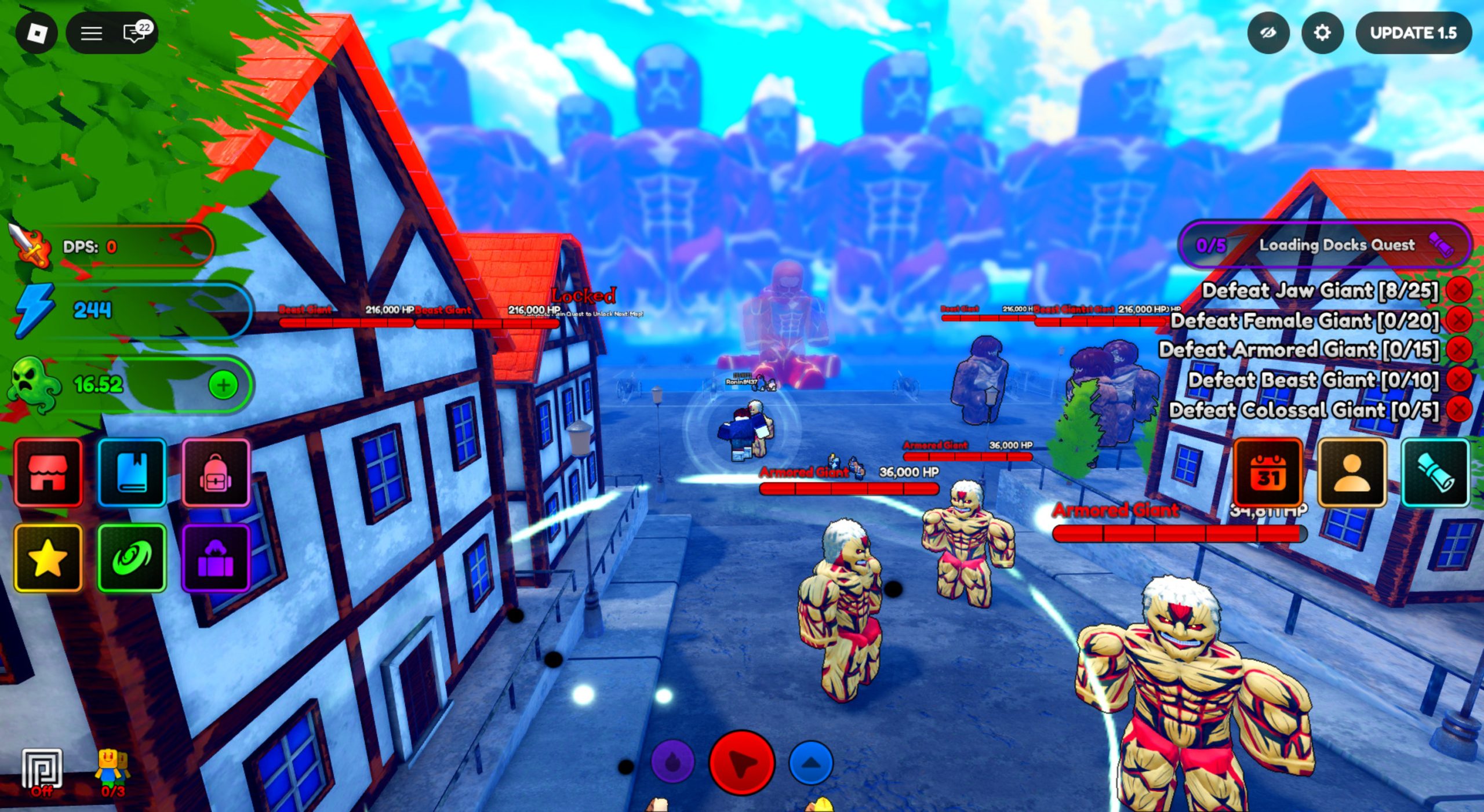Open the hamburger menu

[91, 33]
